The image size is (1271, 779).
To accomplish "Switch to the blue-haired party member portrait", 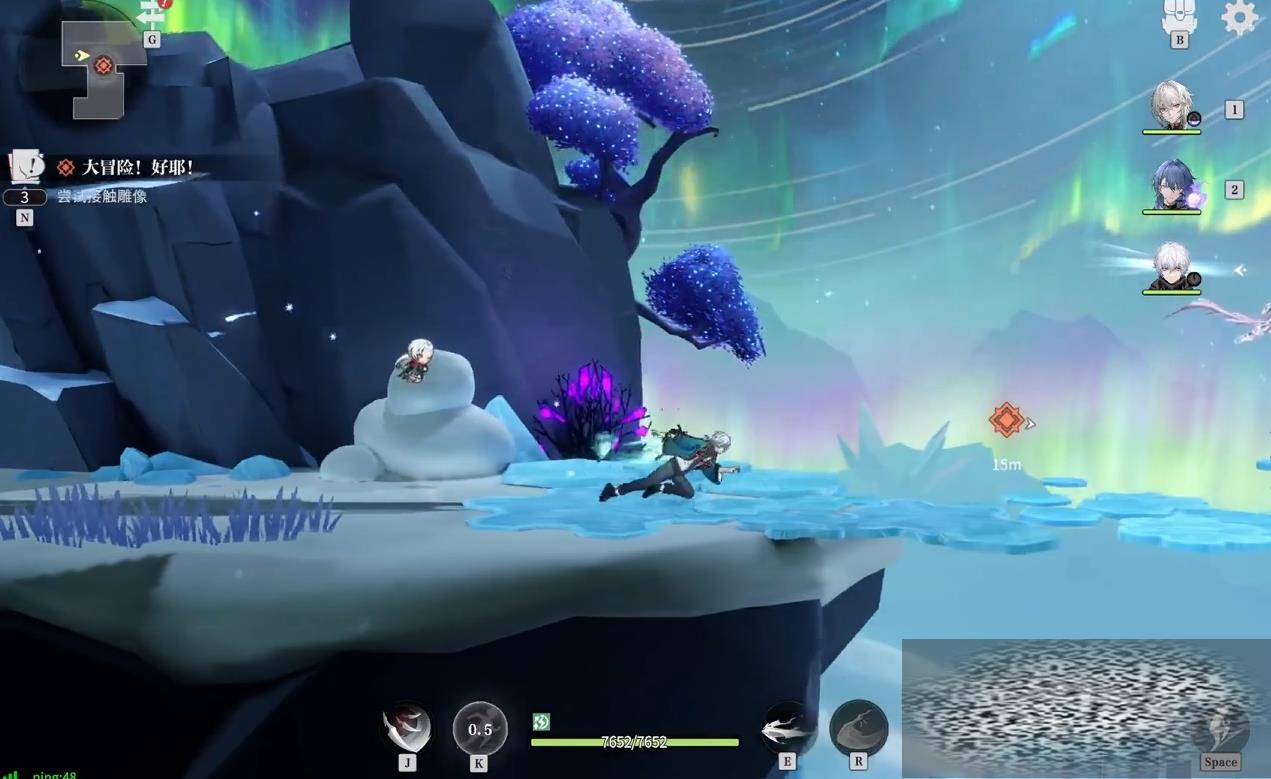I will pyautogui.click(x=1172, y=186).
